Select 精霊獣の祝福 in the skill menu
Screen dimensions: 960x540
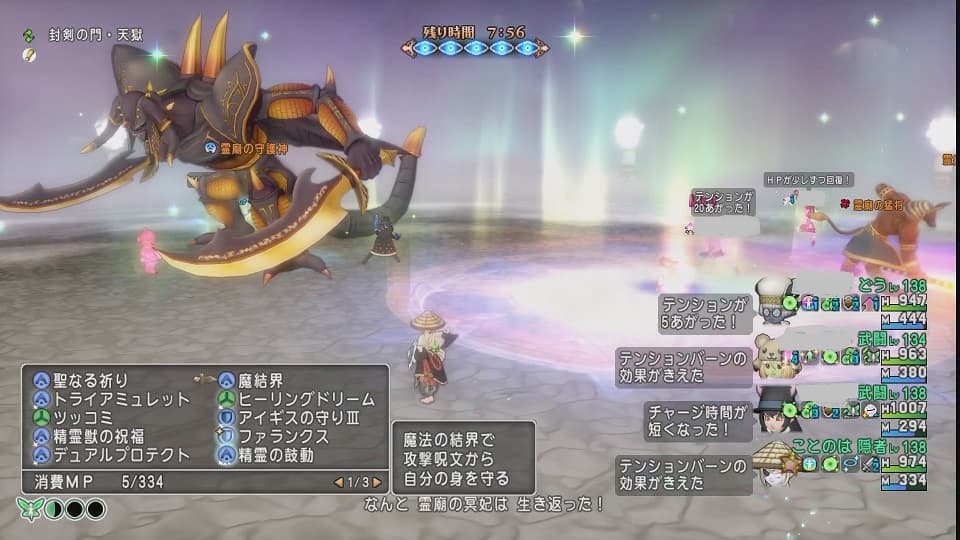pos(102,436)
